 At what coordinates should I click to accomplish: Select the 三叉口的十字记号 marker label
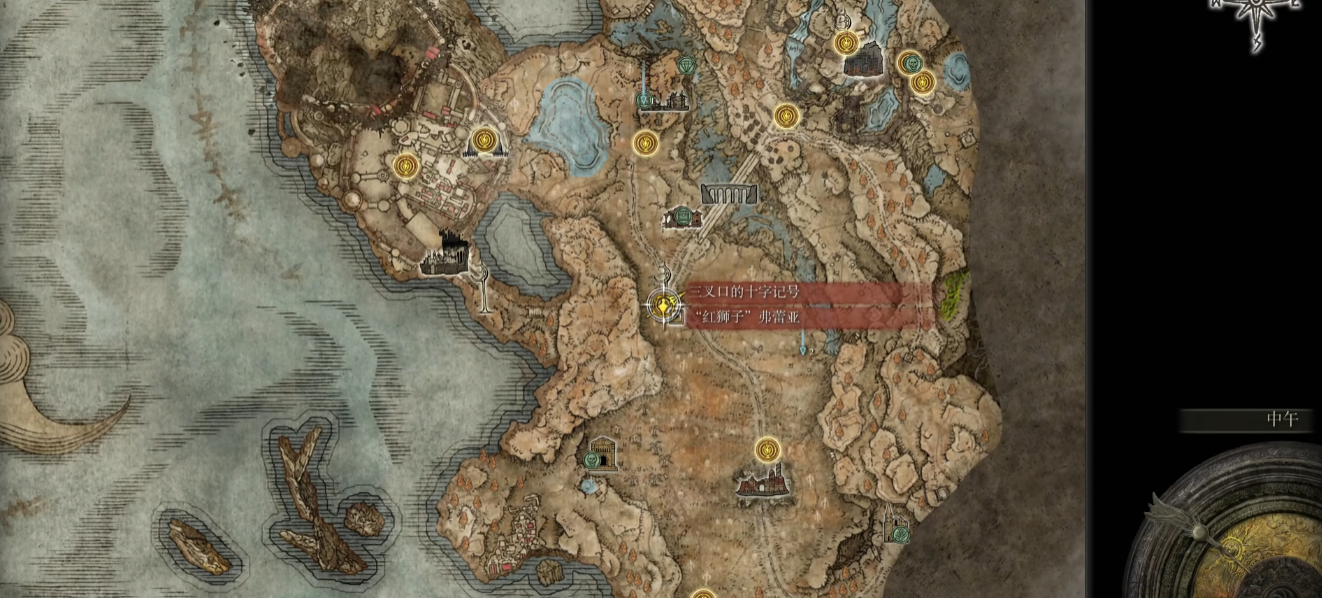(743, 292)
